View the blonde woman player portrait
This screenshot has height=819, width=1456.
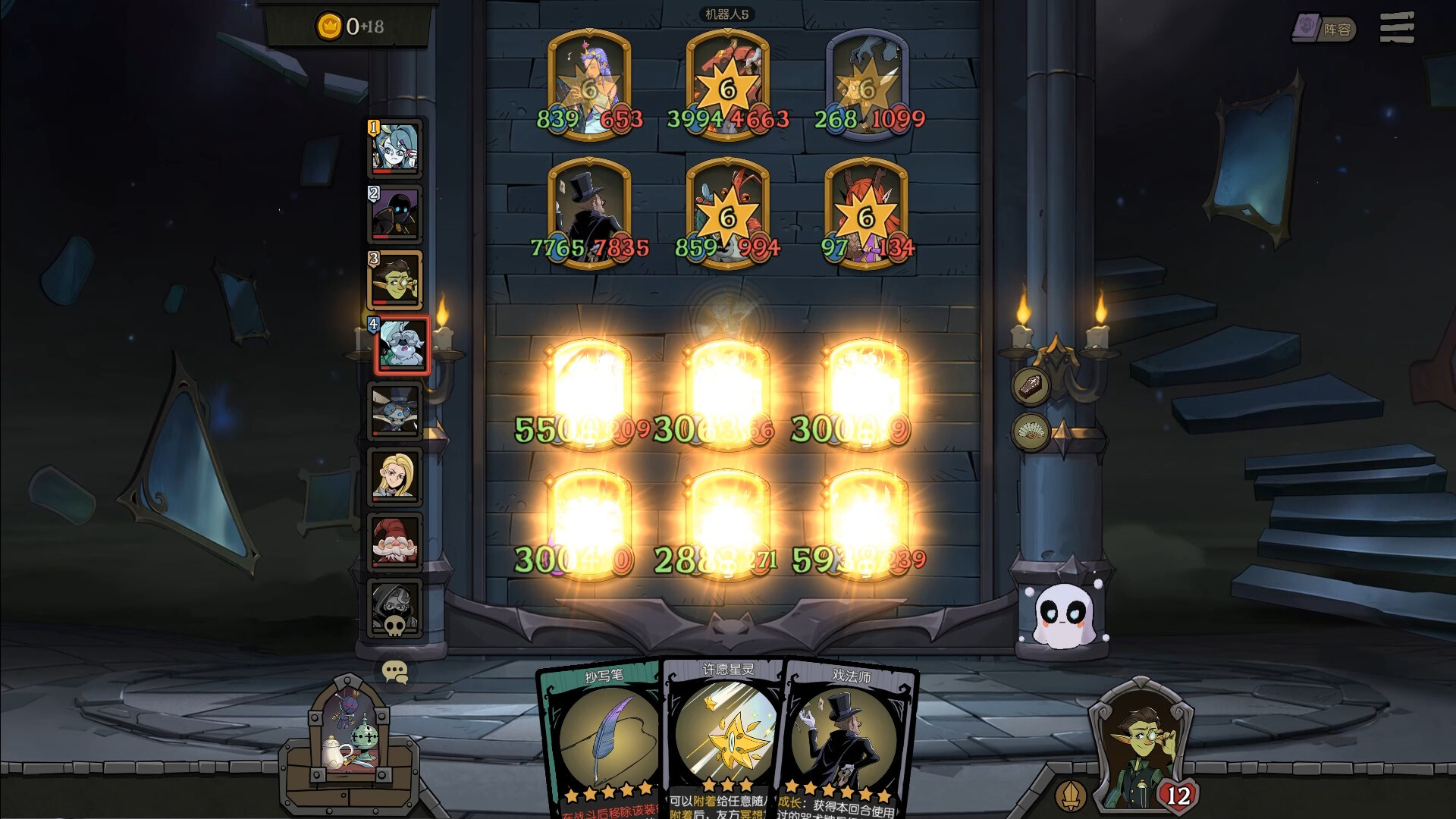(x=395, y=476)
